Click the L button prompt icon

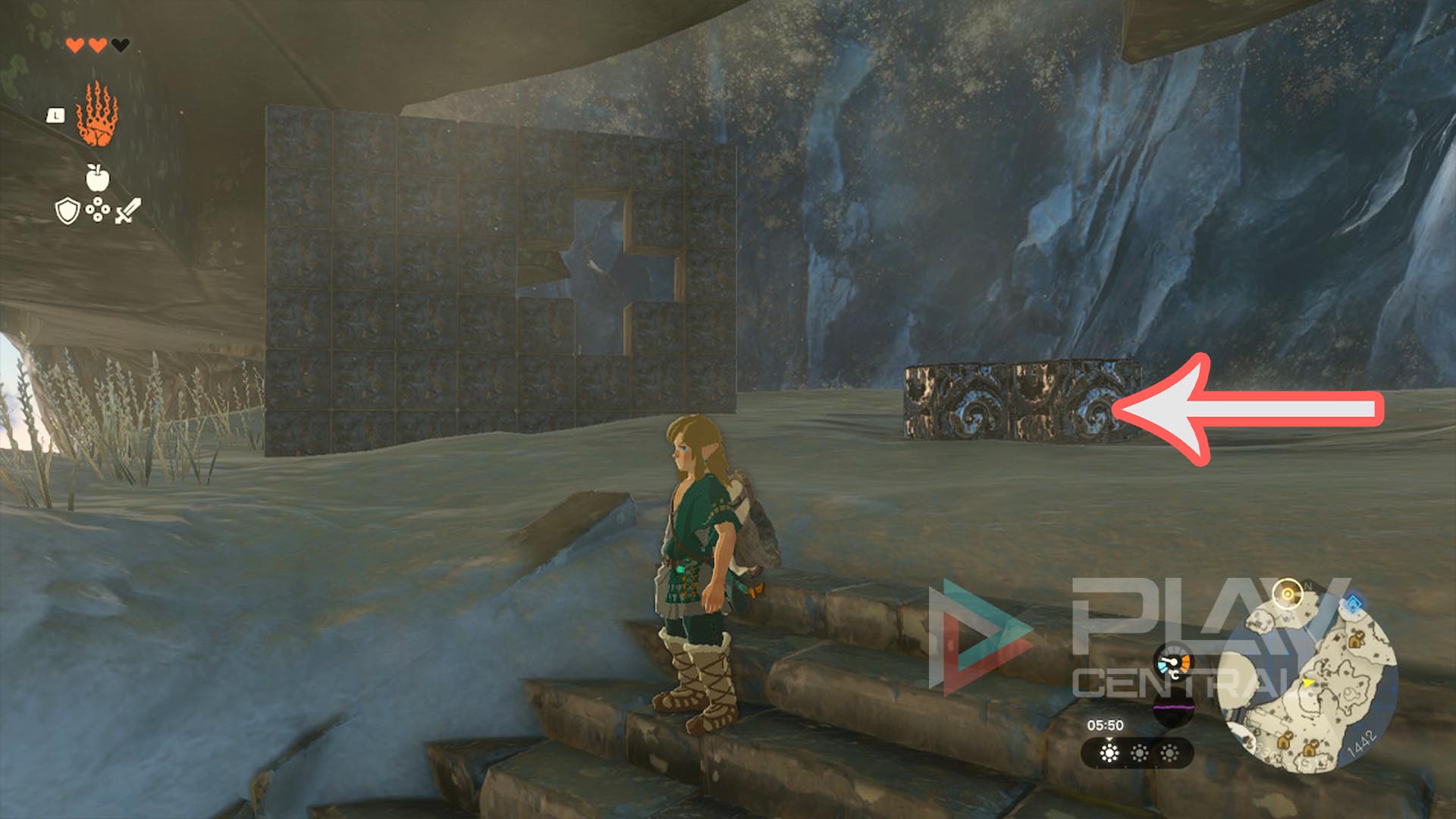[x=55, y=116]
